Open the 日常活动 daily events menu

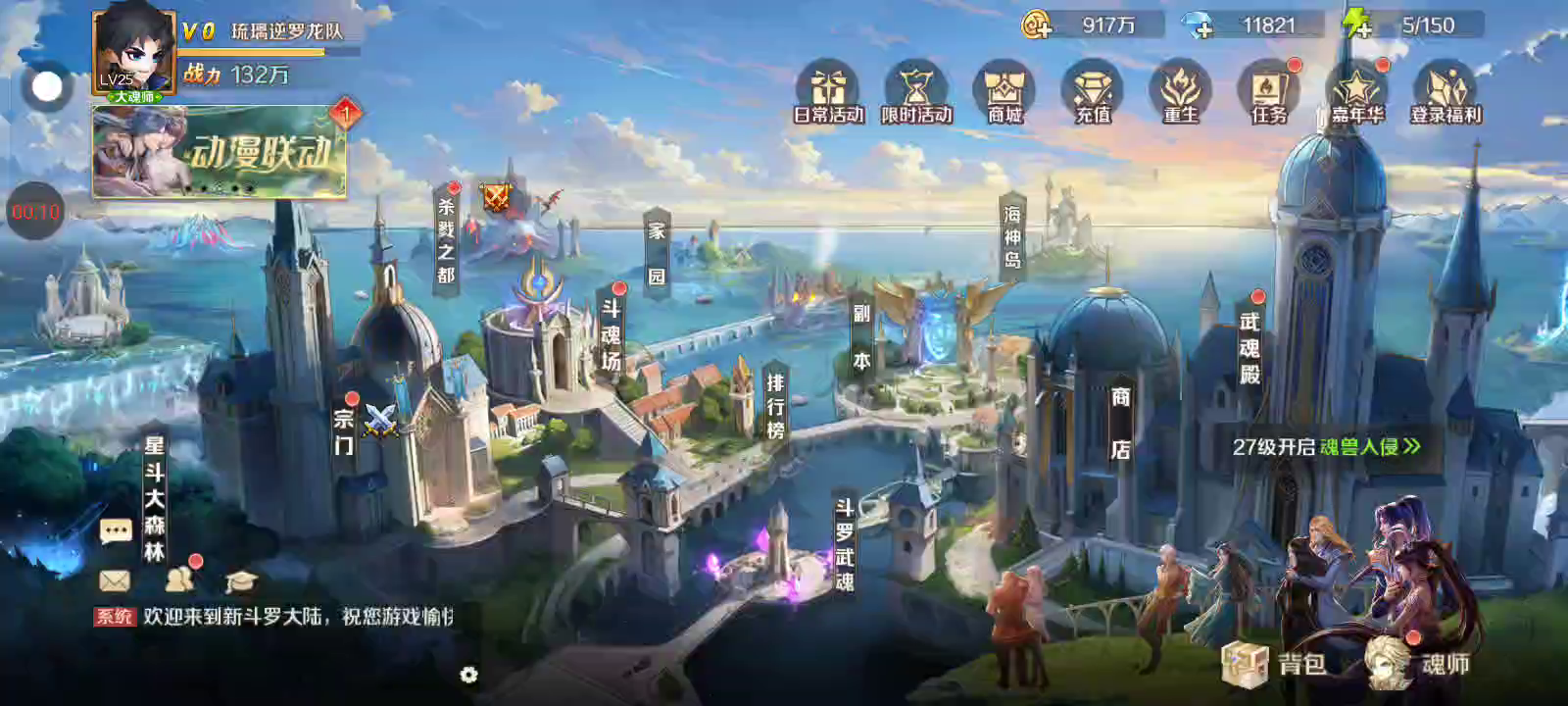828,92
